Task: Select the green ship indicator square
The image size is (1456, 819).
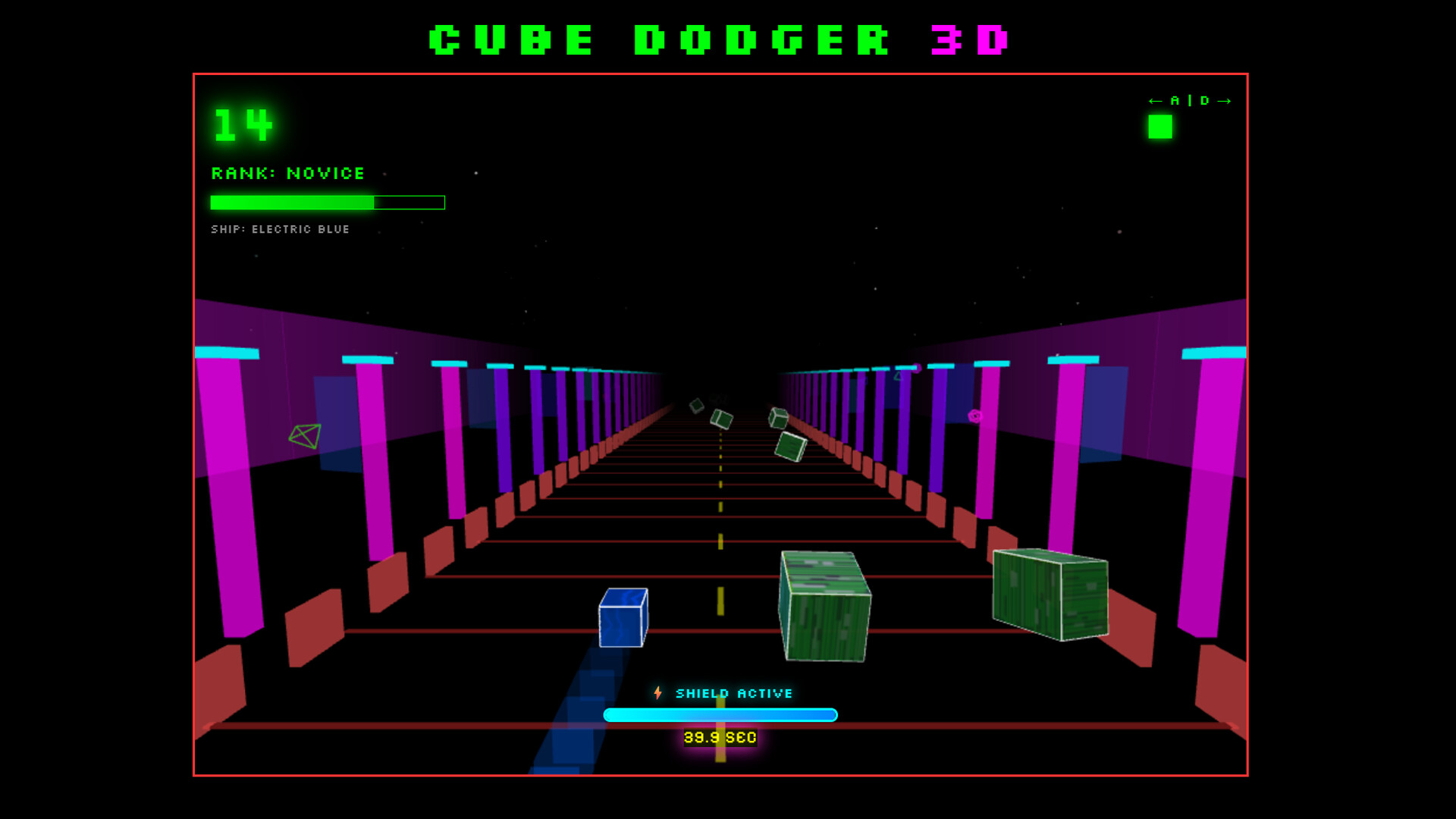Action: click(x=1159, y=127)
